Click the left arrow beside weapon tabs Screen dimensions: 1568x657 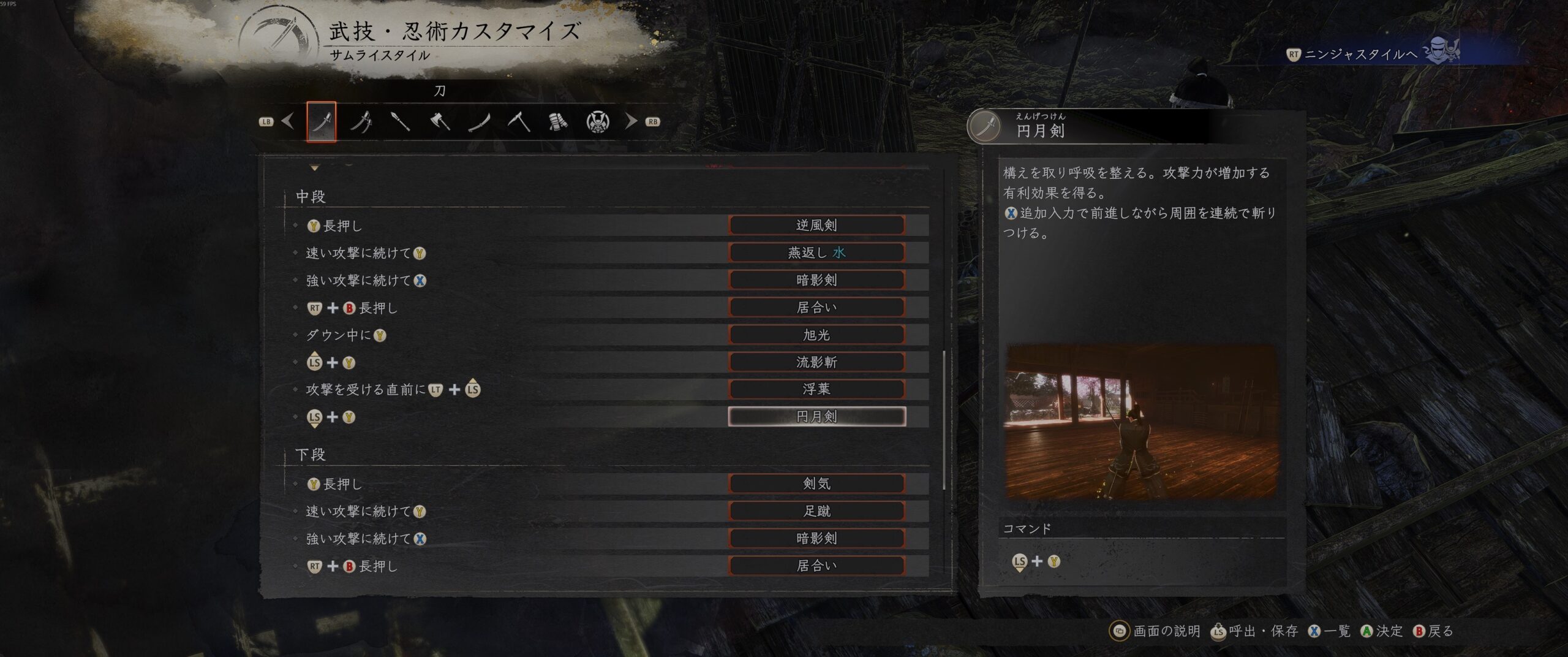(287, 121)
